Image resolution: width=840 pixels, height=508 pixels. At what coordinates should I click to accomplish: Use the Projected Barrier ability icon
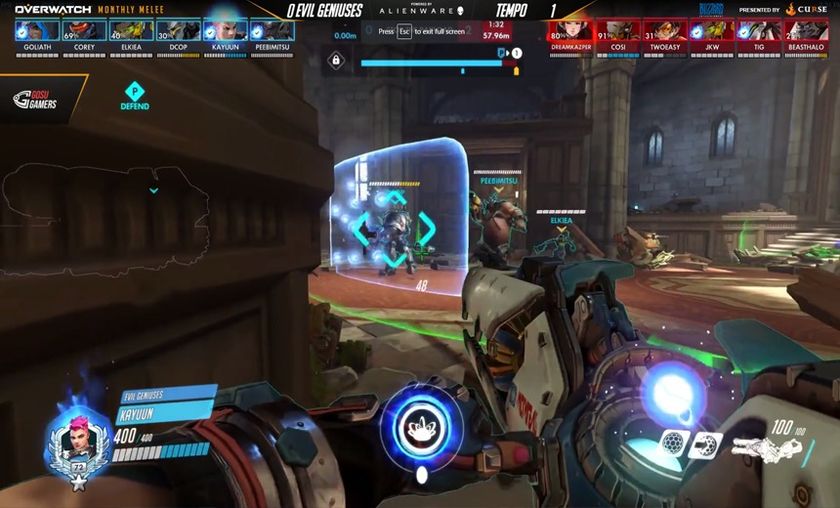706,445
